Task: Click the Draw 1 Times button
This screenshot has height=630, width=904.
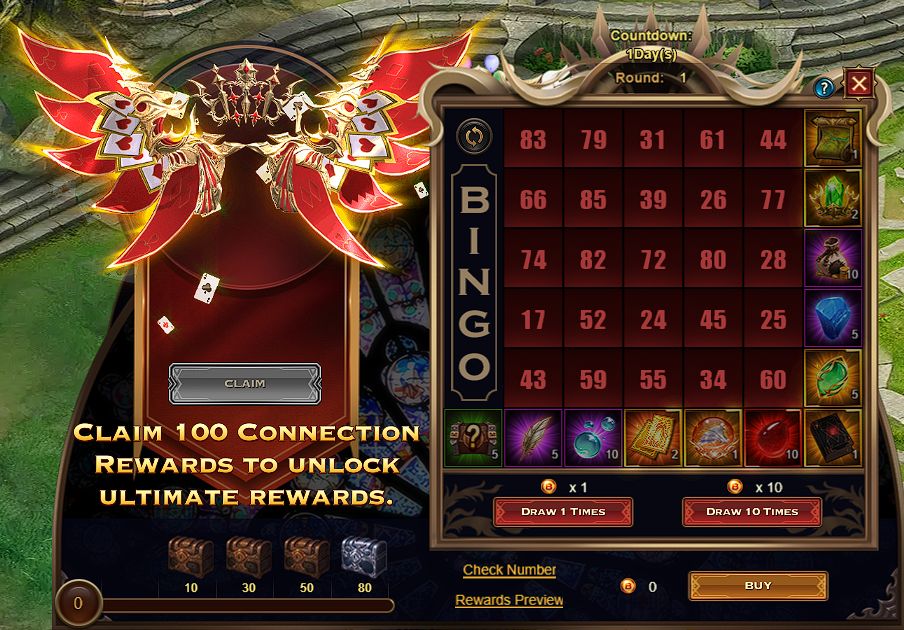Action: (x=562, y=511)
